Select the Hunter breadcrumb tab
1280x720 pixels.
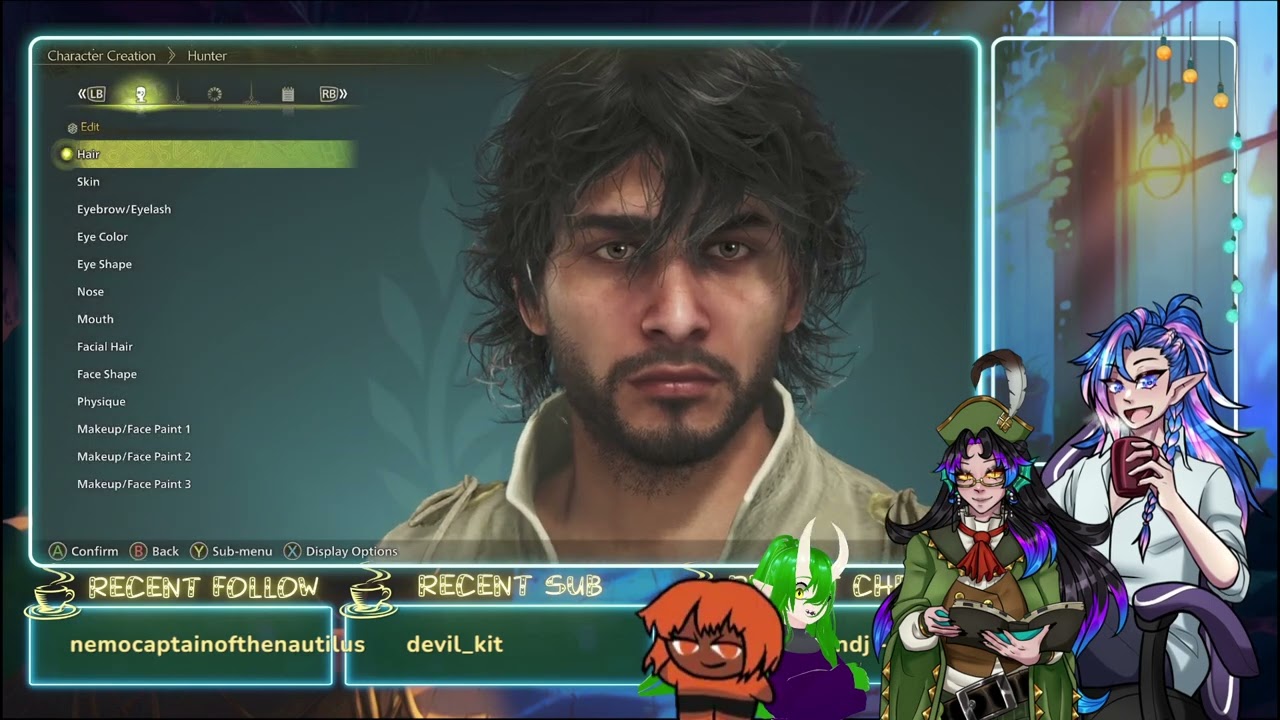point(207,55)
